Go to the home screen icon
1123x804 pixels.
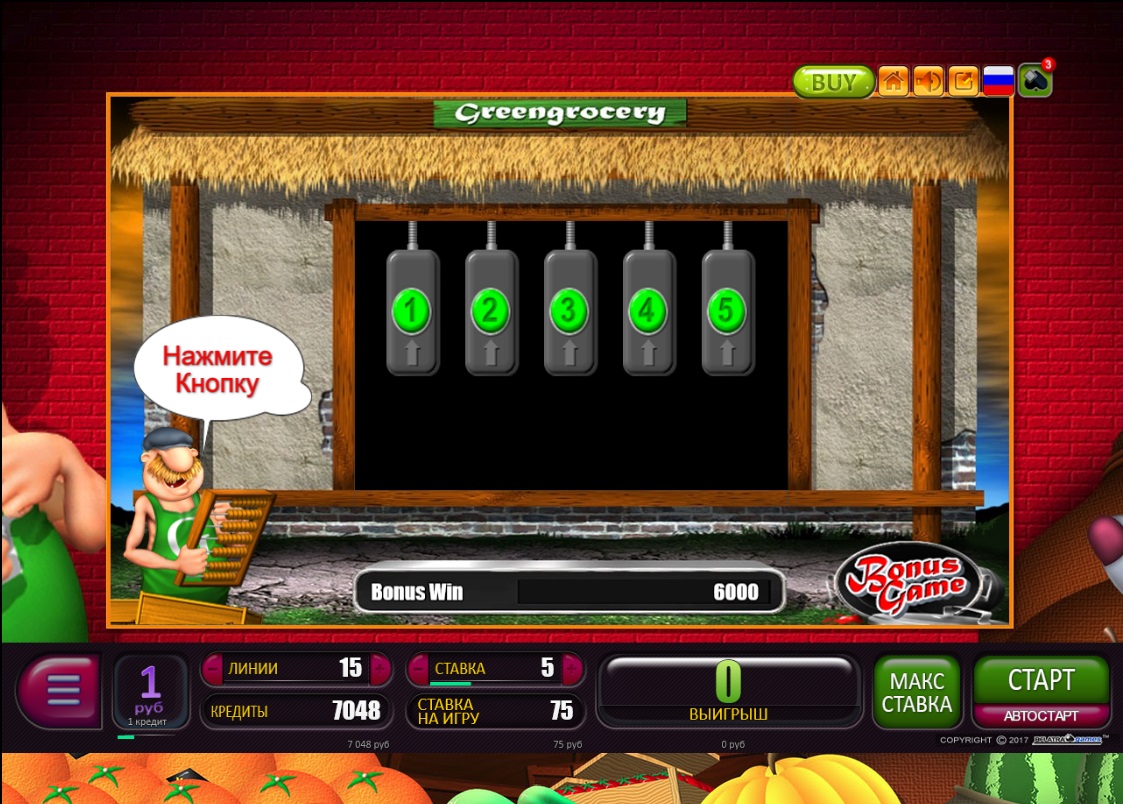click(893, 82)
